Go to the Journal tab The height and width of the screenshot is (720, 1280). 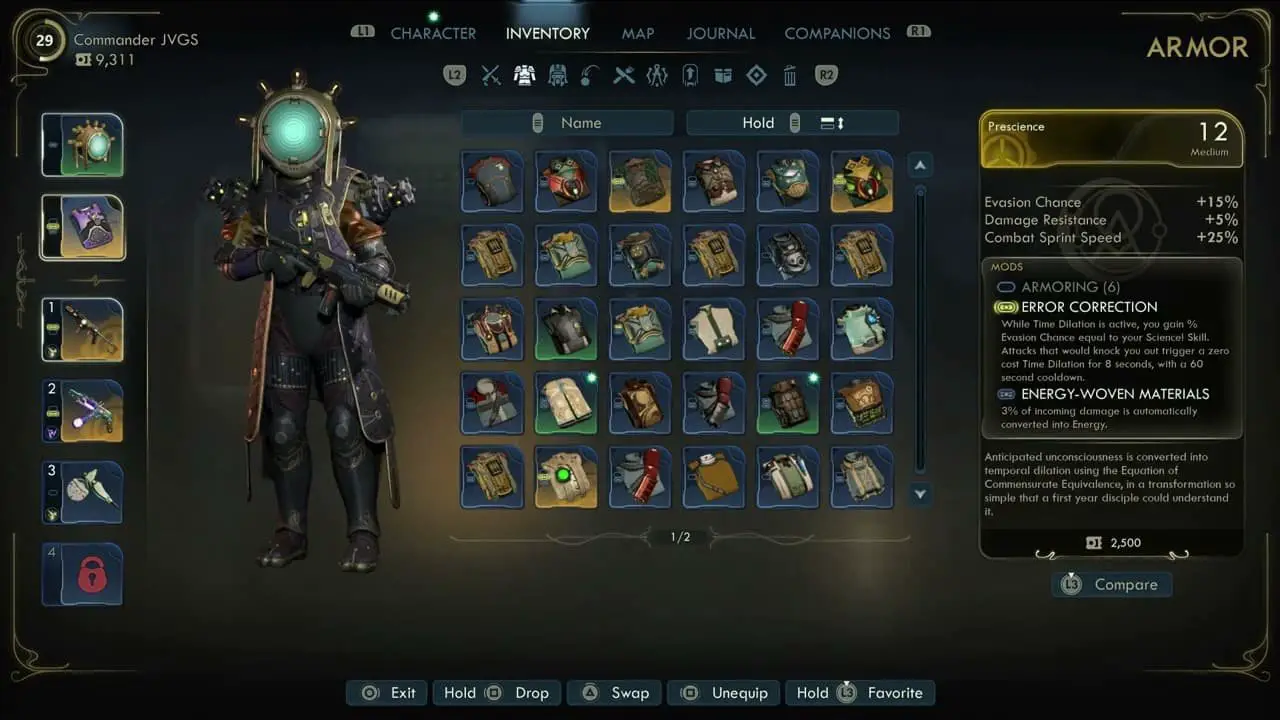coord(720,33)
